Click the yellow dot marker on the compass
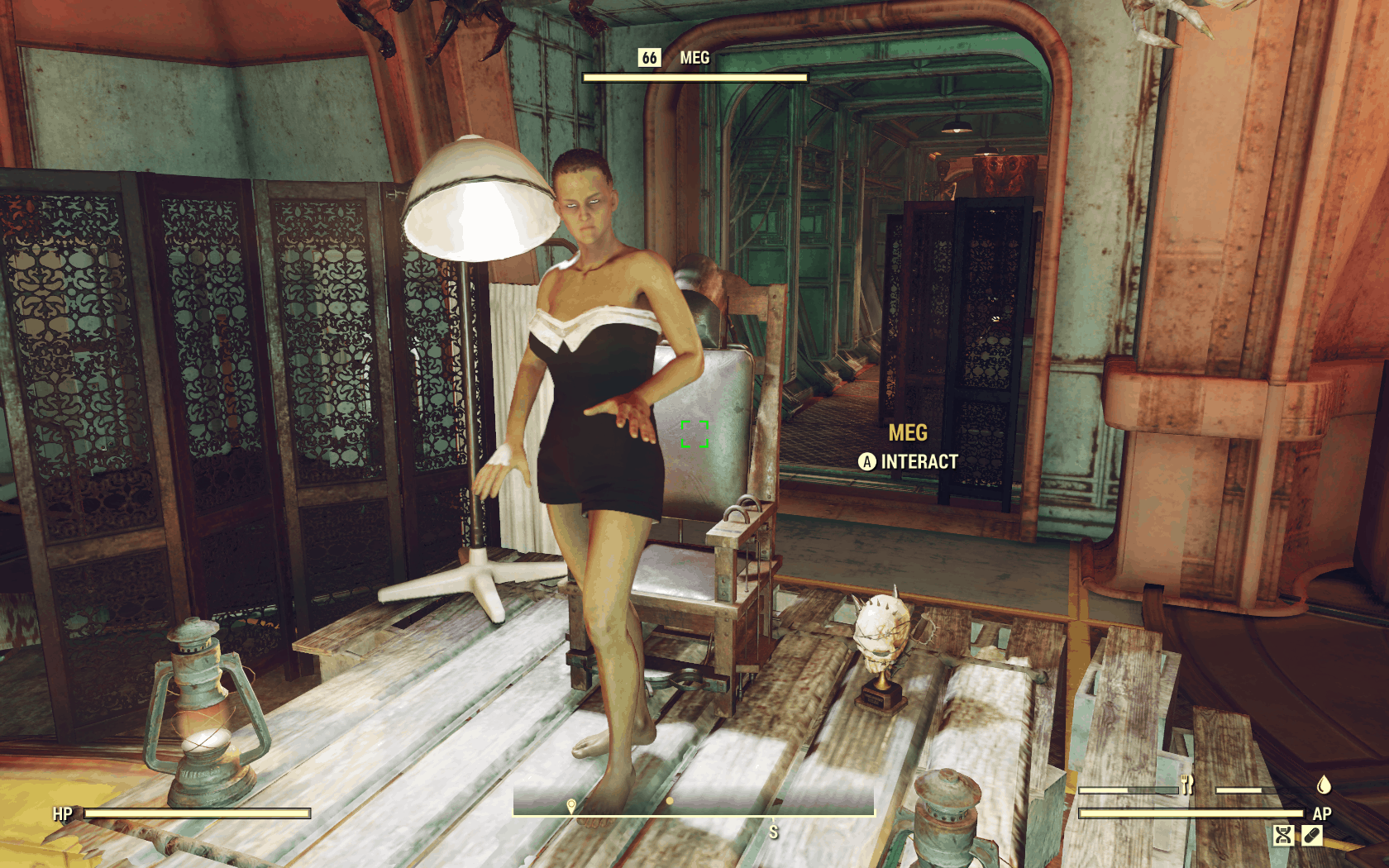This screenshot has width=1389, height=868. pos(669,800)
